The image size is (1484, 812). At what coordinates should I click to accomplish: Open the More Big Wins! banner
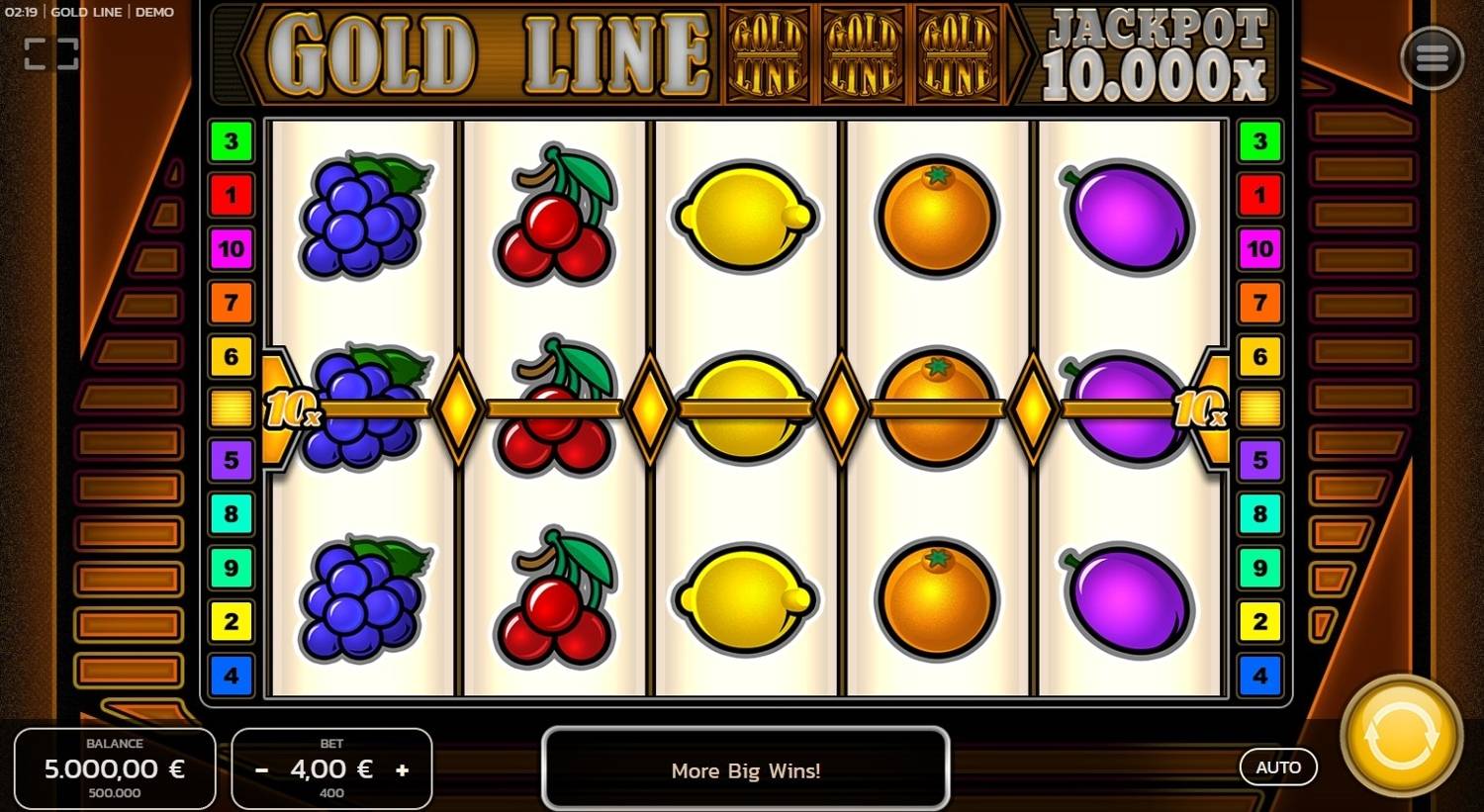[746, 770]
